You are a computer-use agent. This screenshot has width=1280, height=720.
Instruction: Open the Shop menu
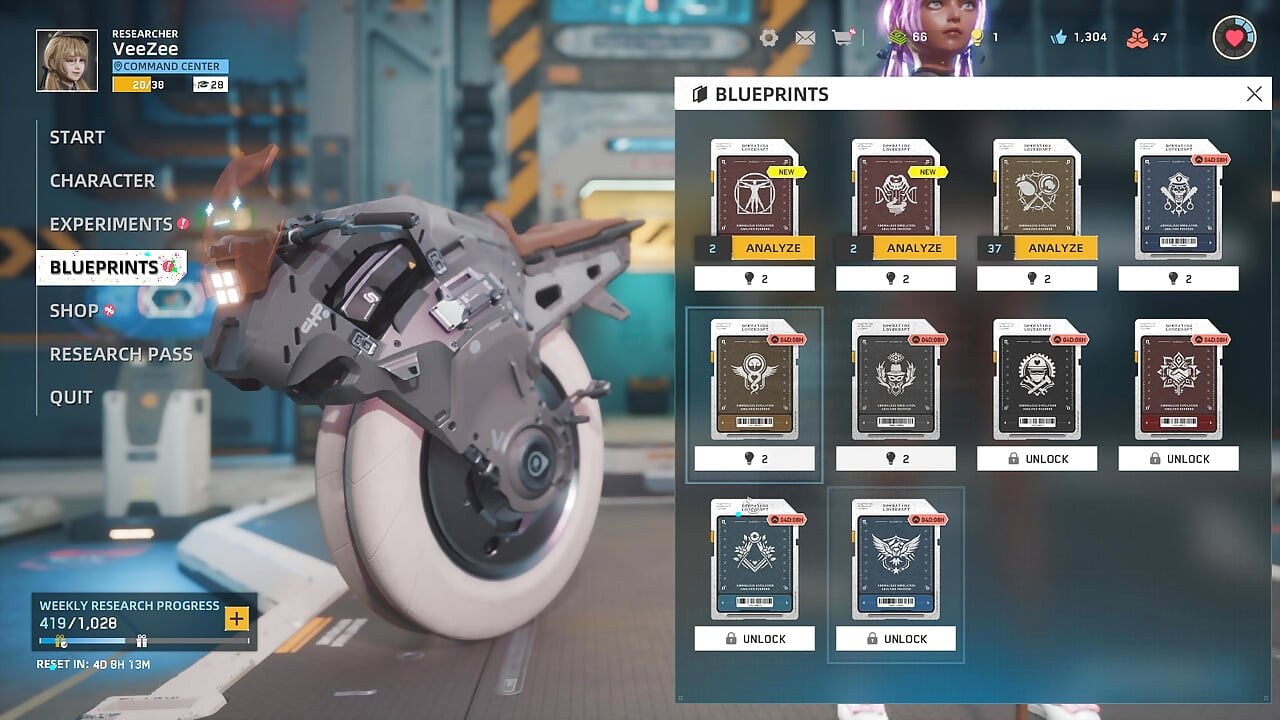pyautogui.click(x=74, y=311)
